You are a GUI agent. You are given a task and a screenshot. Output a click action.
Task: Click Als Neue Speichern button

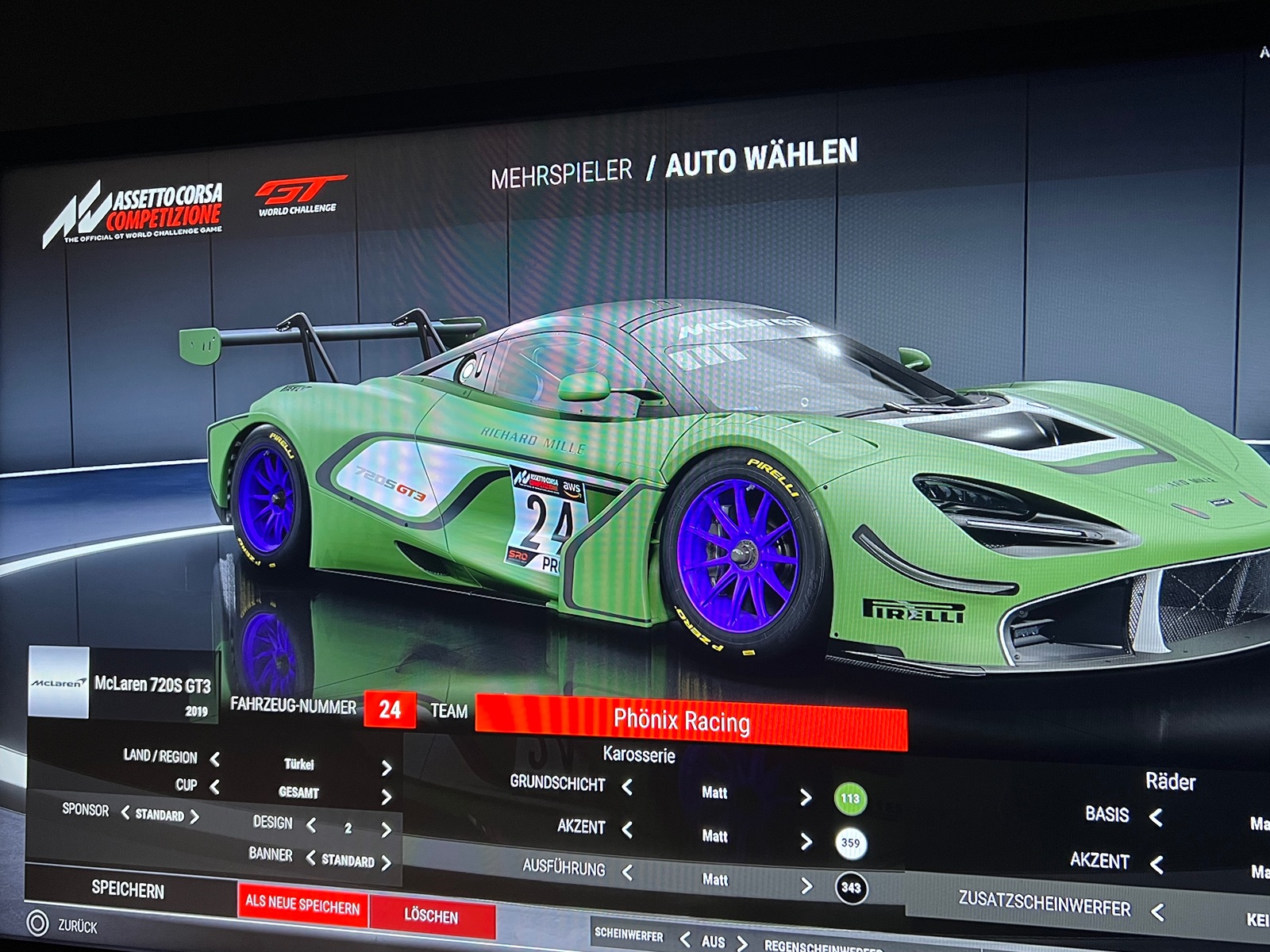(x=302, y=904)
